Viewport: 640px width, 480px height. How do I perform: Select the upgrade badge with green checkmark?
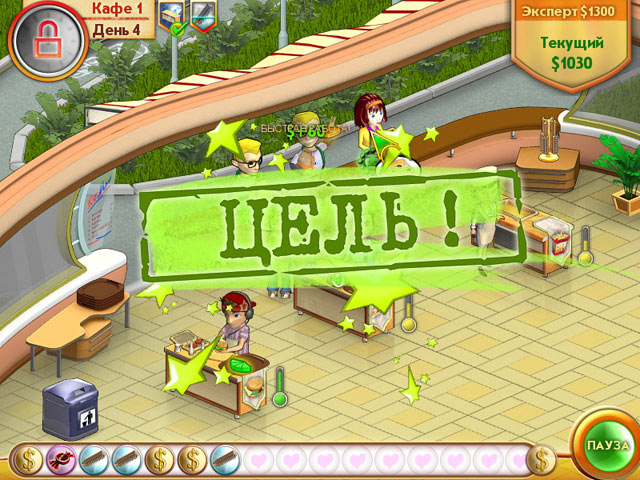pos(173,17)
